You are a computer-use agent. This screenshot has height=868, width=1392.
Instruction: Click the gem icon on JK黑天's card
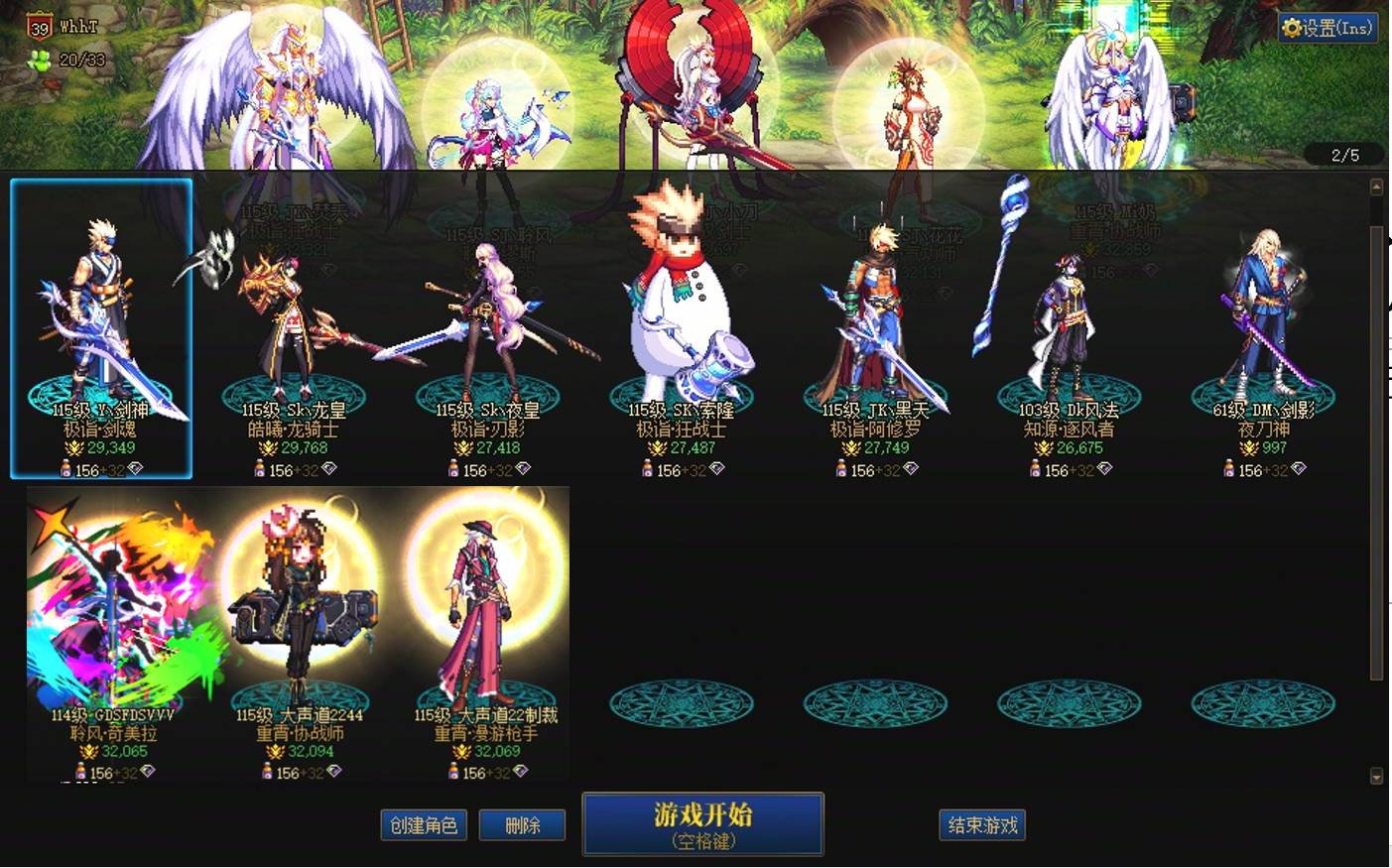[911, 468]
